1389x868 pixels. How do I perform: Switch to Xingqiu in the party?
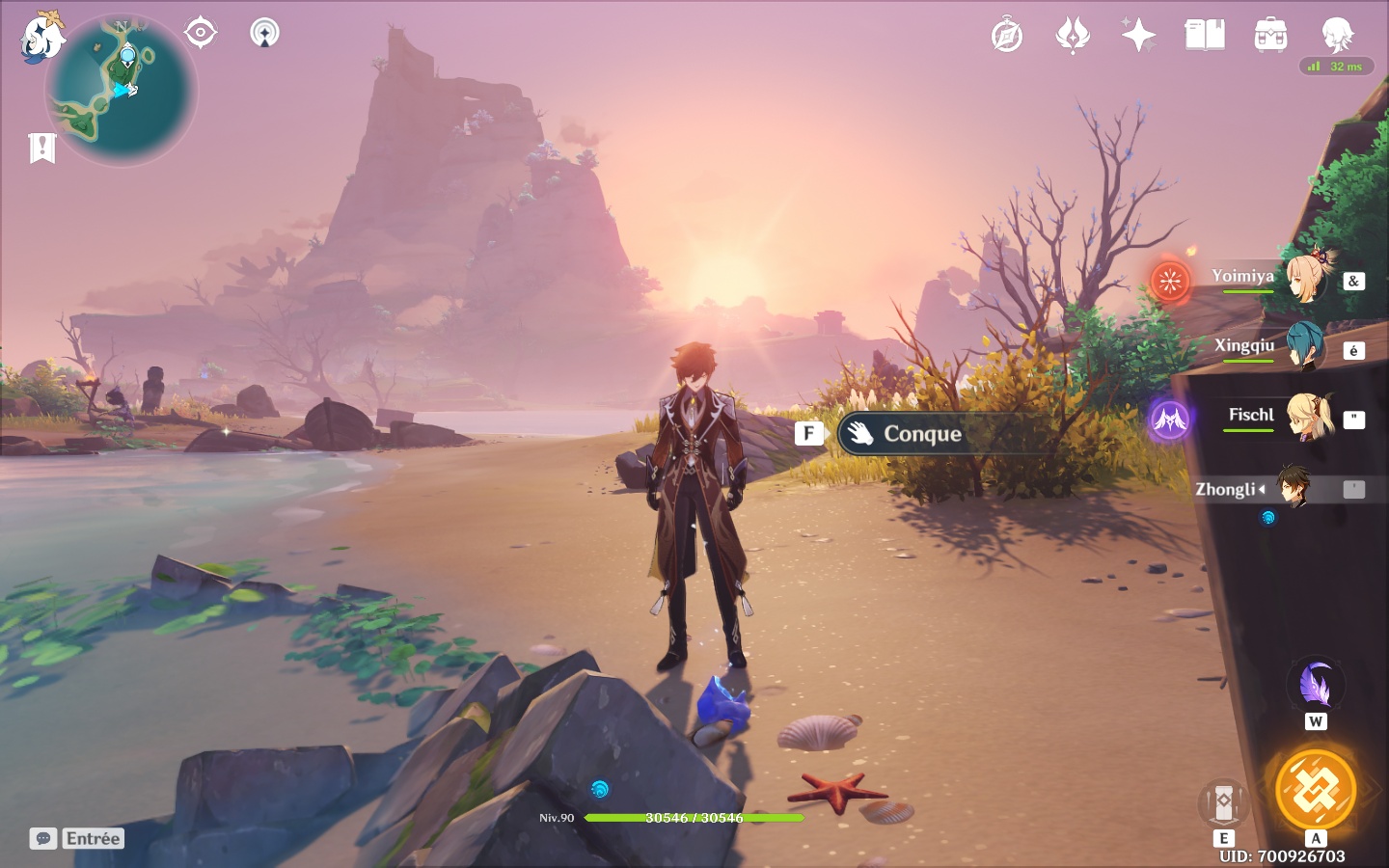tap(1303, 346)
